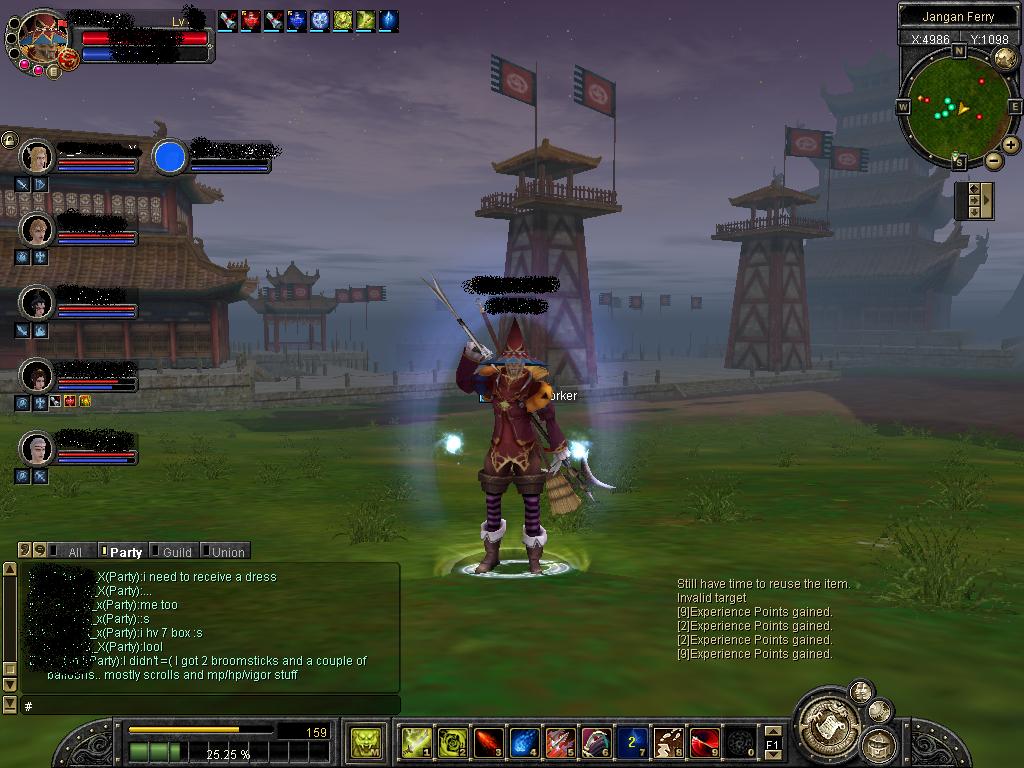The width and height of the screenshot is (1024, 768).
Task: Activate the green sword skill in slot 1
Action: [x=416, y=742]
